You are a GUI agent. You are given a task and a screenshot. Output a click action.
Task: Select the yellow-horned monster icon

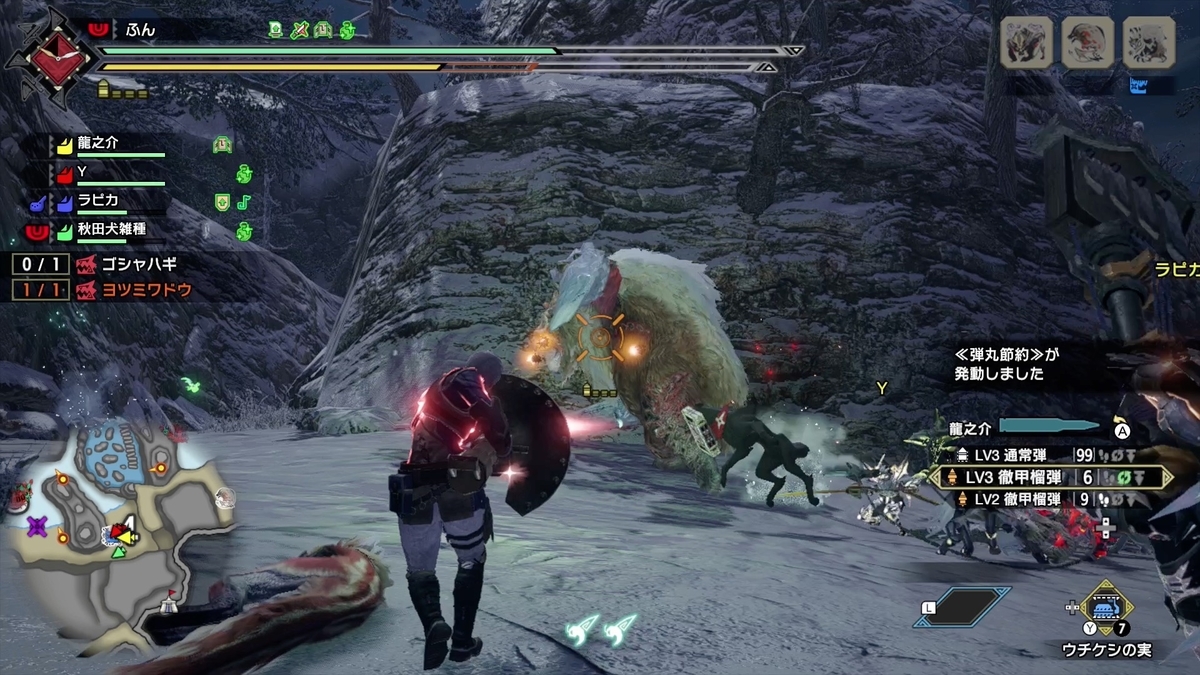click(1027, 42)
